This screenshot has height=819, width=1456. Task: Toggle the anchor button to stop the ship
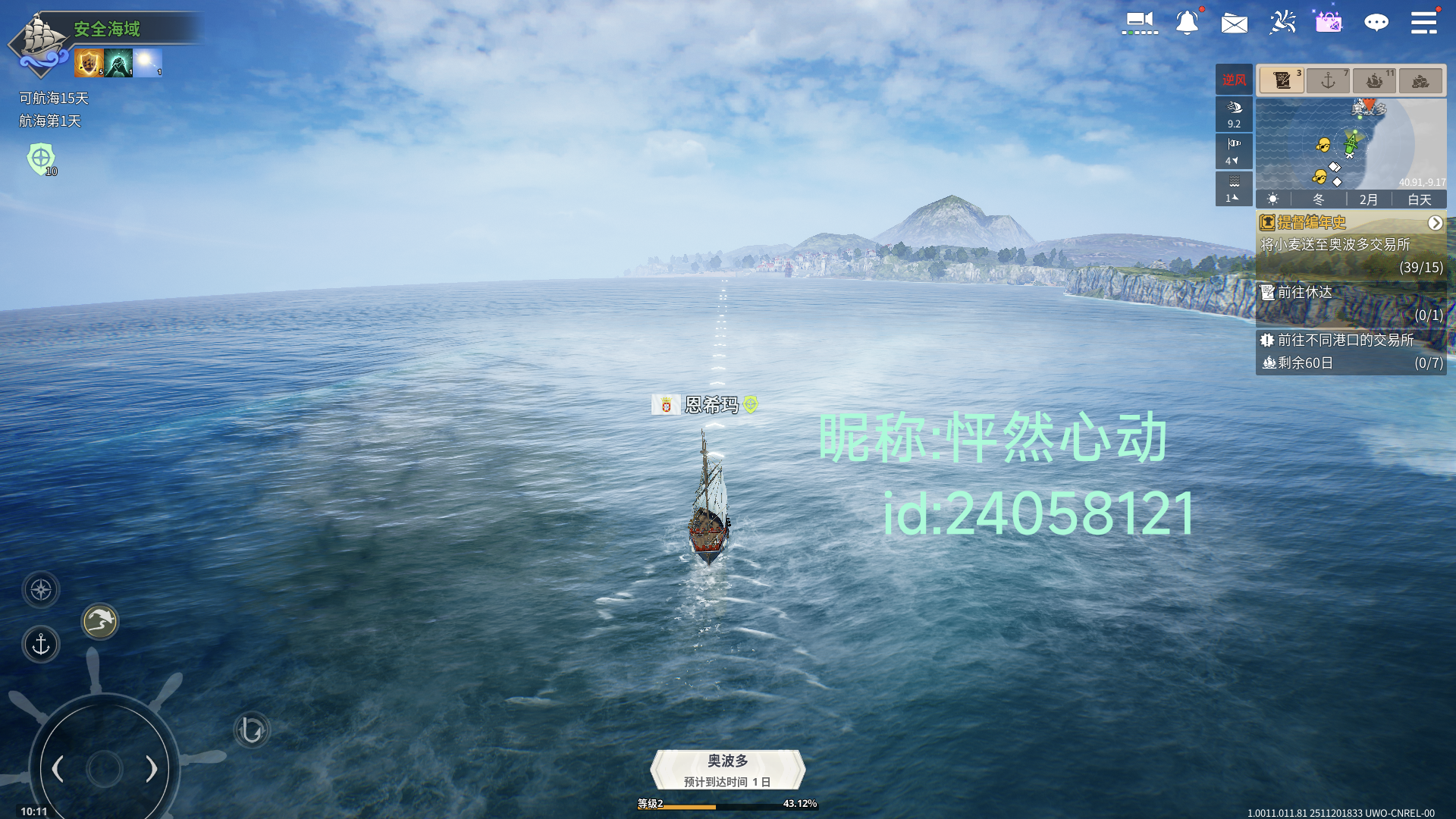(x=40, y=644)
